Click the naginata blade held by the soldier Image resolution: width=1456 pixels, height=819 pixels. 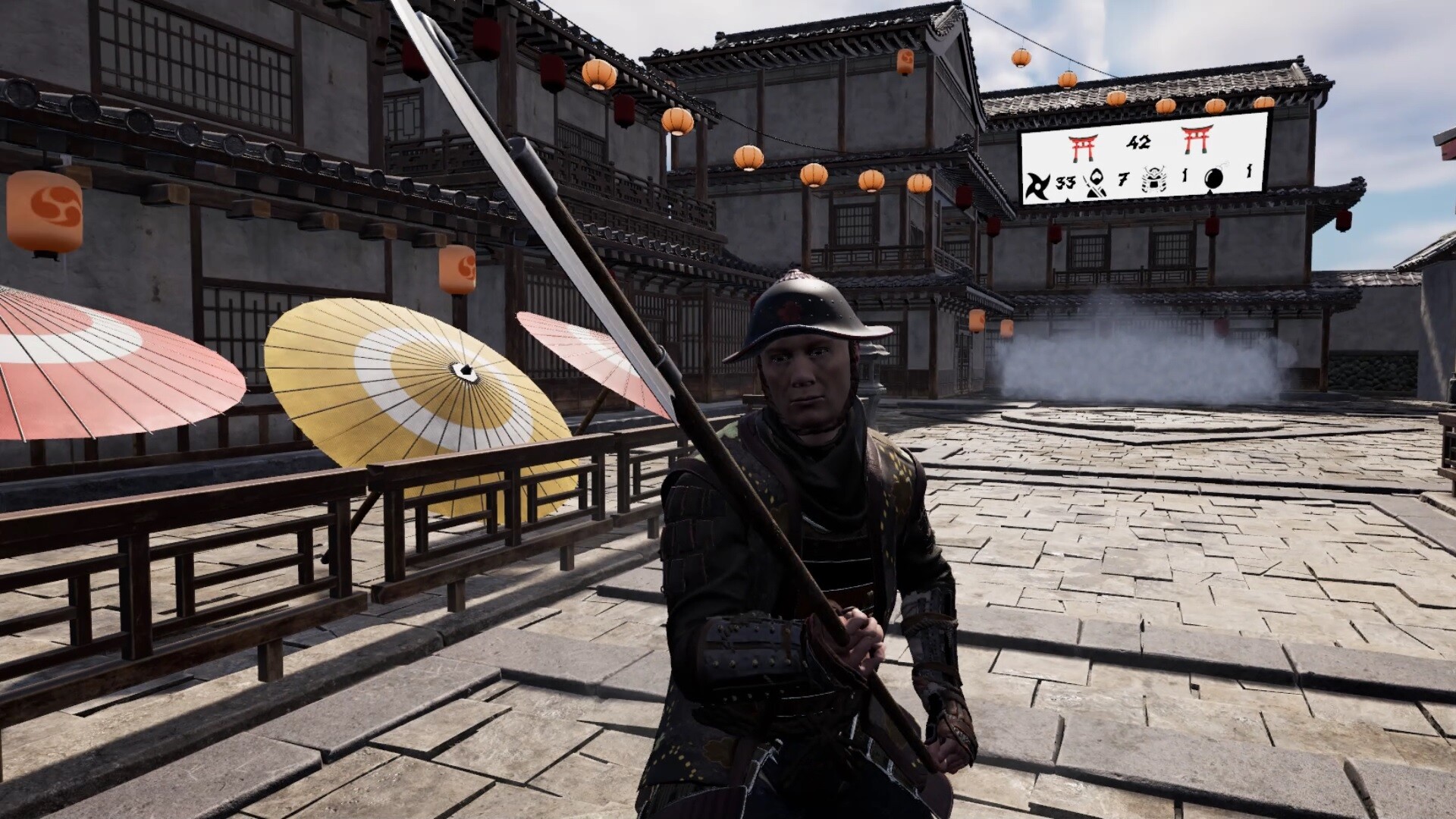pos(470,114)
